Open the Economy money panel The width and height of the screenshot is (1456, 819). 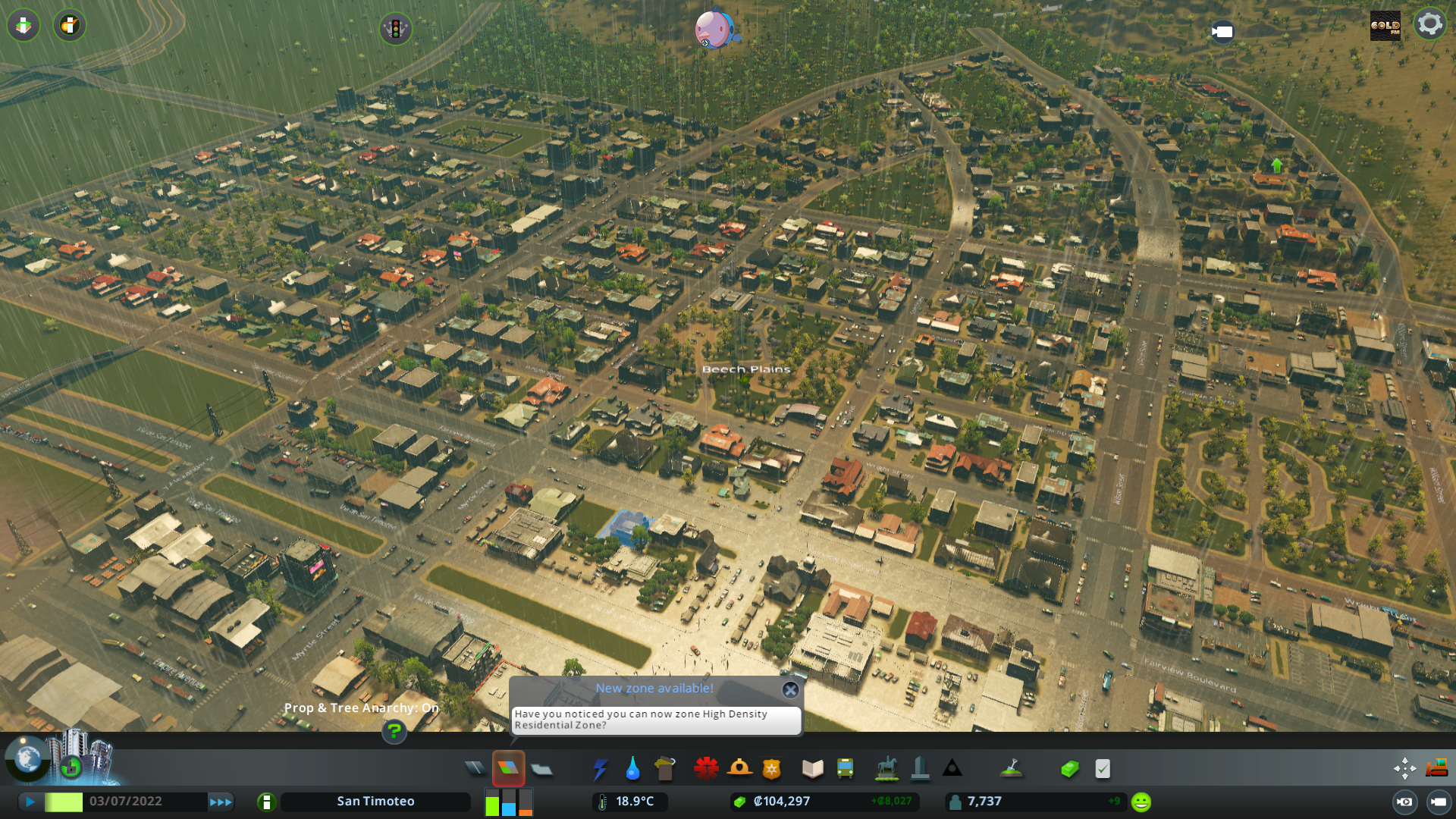coord(1069,768)
